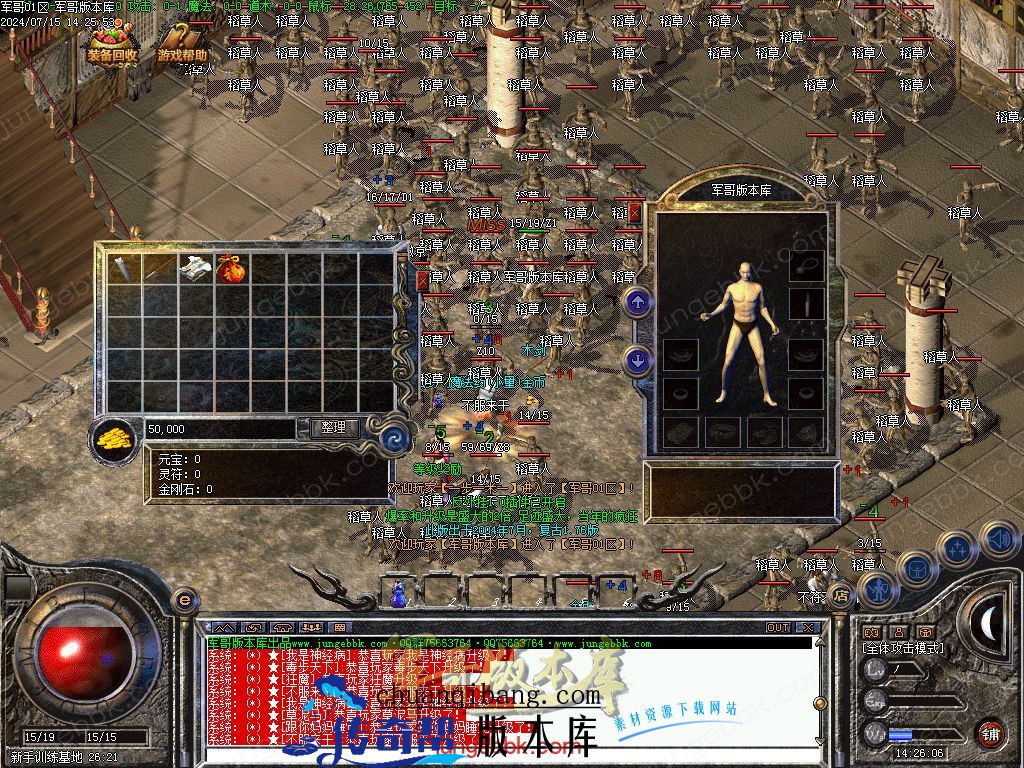The image size is (1024, 768).
Task: Click the 整理 sort button in the bag
Action: 333,427
